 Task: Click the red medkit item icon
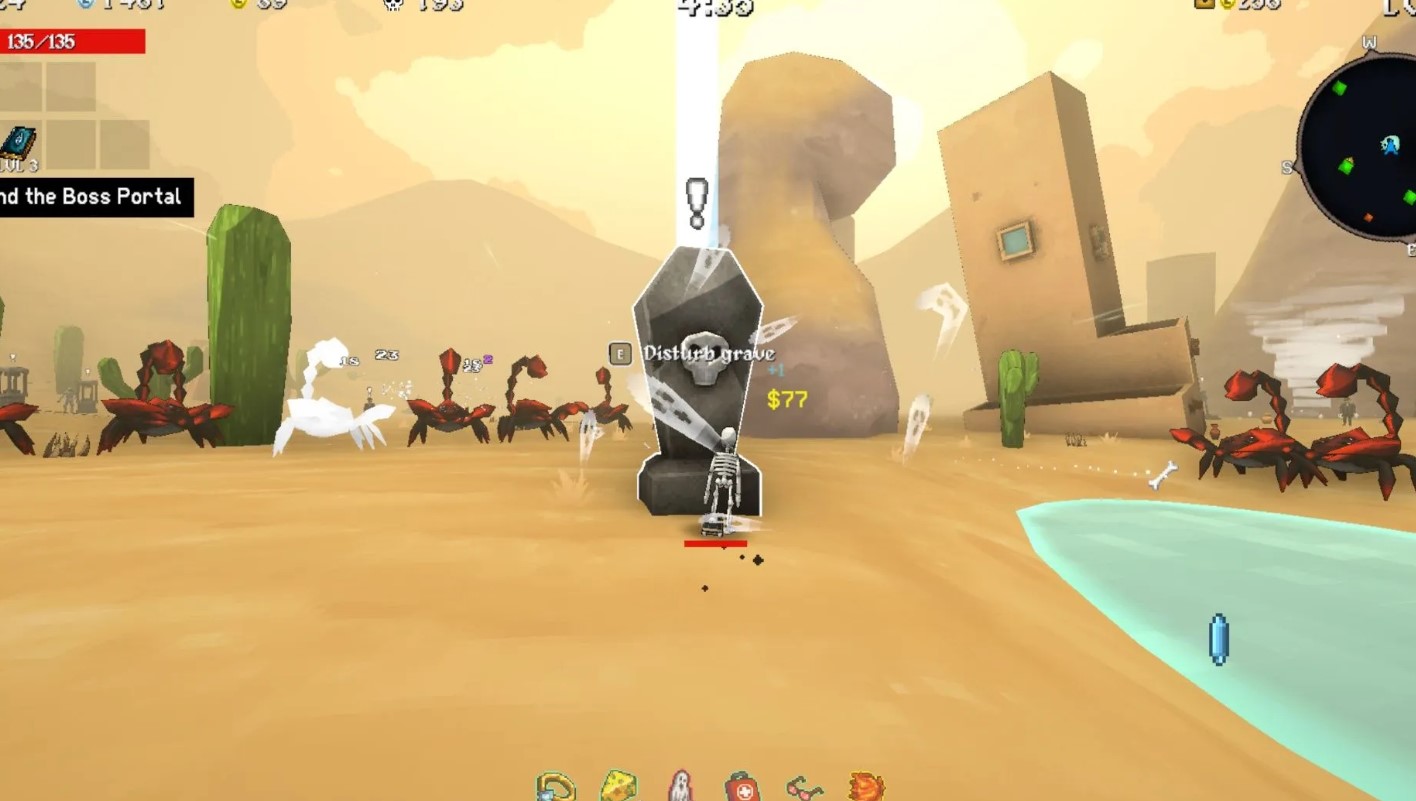(741, 788)
